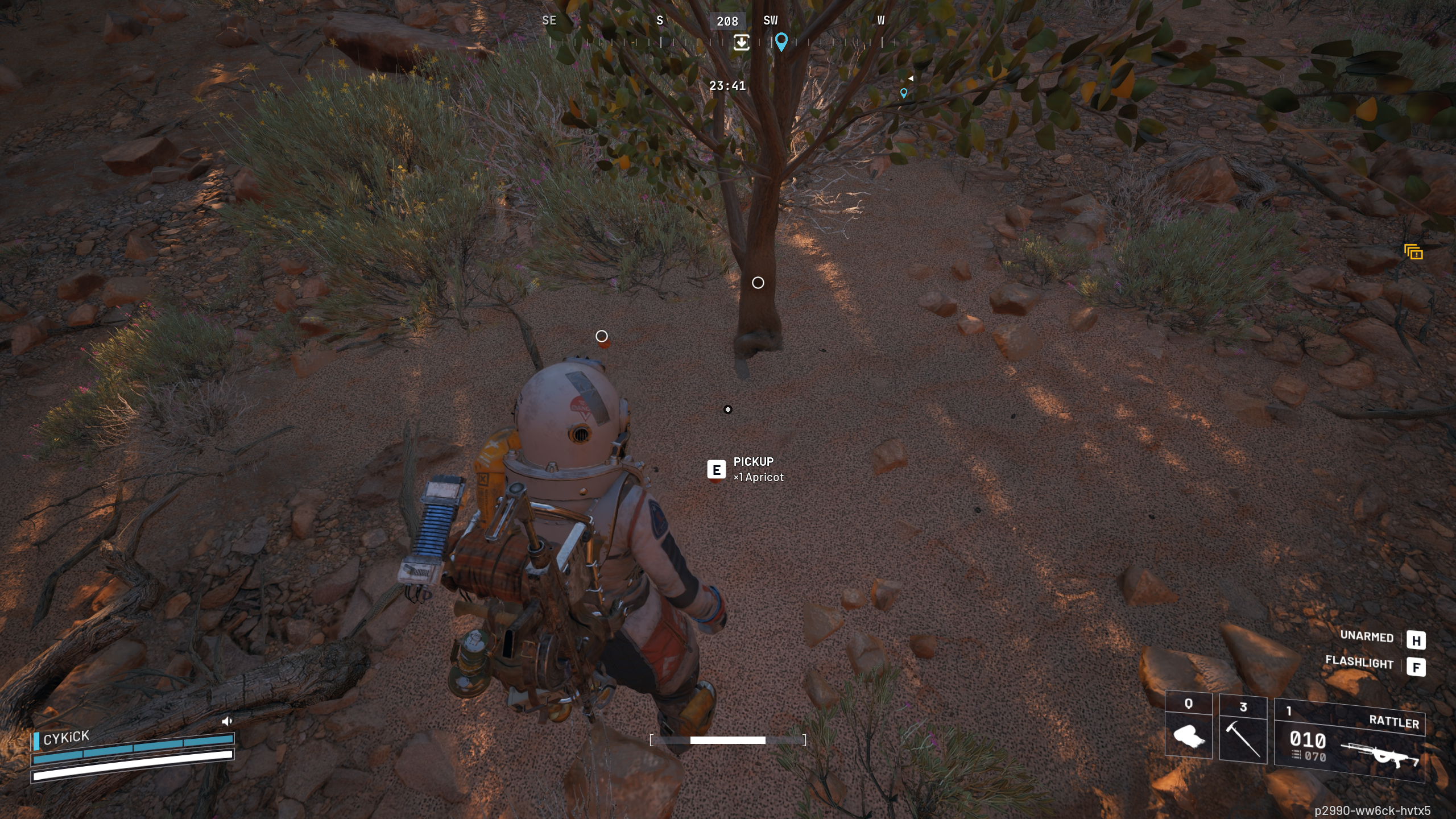Click the down-arrow stash marker on the compass
This screenshot has height=819, width=1456.
click(741, 43)
